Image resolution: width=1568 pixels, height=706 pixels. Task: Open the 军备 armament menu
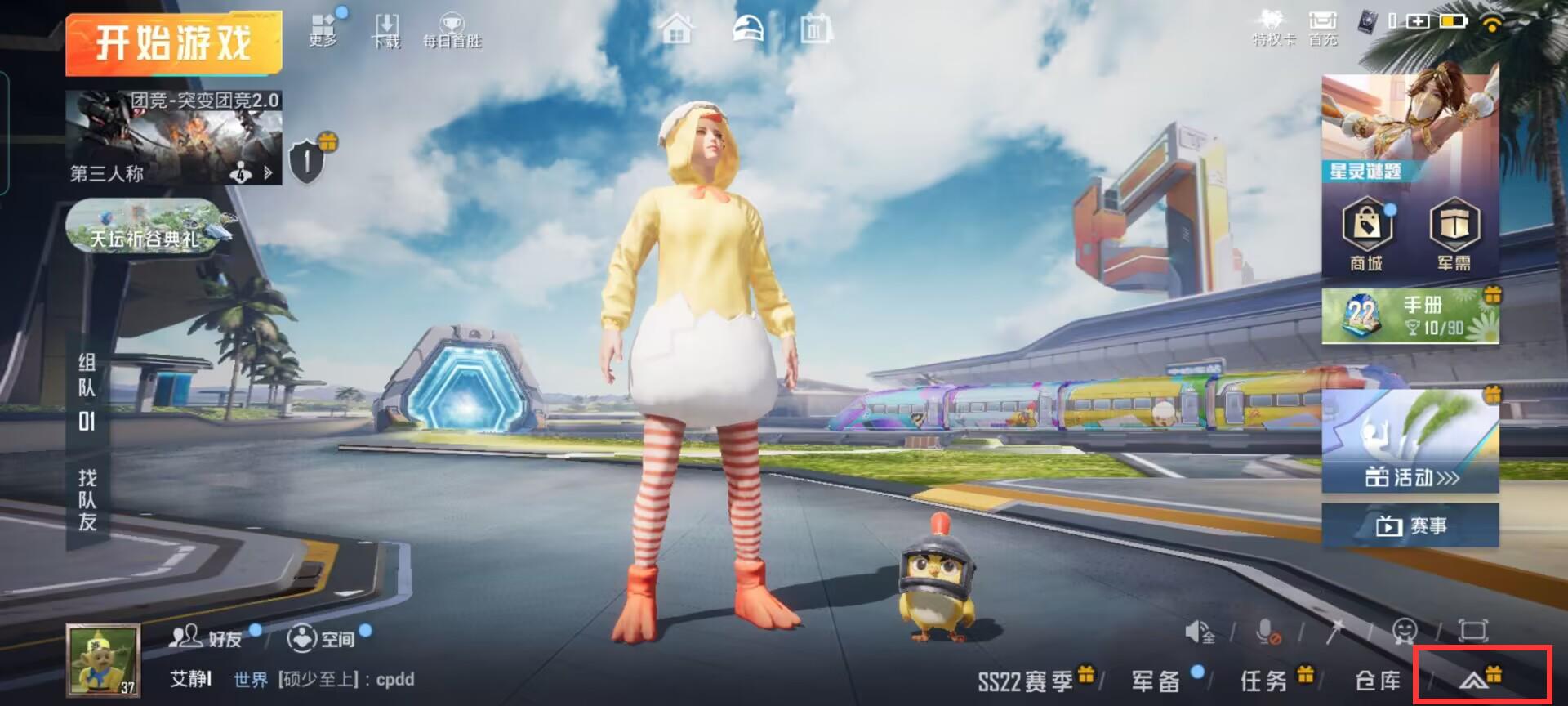1156,681
